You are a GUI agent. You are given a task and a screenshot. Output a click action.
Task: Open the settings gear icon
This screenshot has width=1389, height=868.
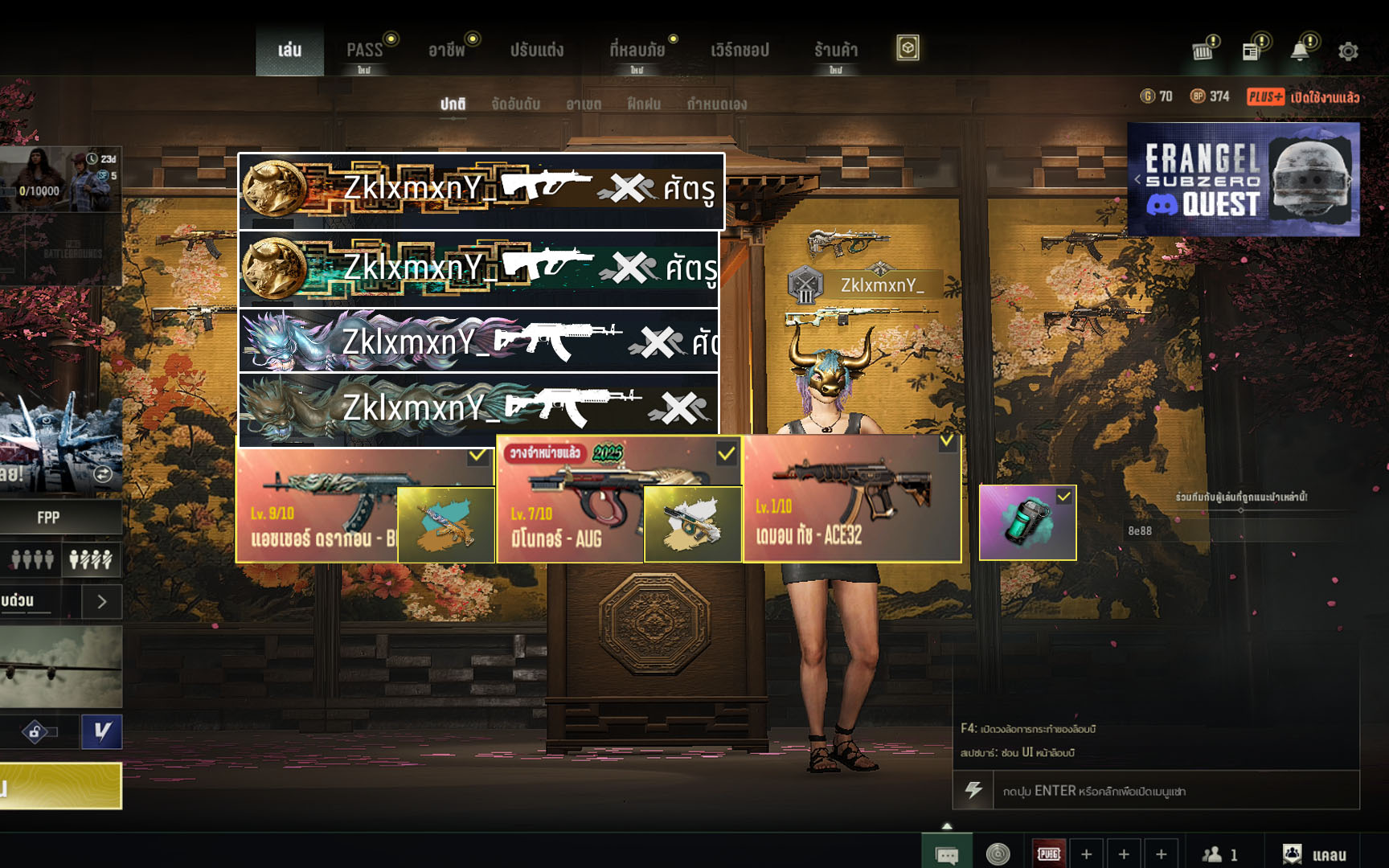point(1348,51)
